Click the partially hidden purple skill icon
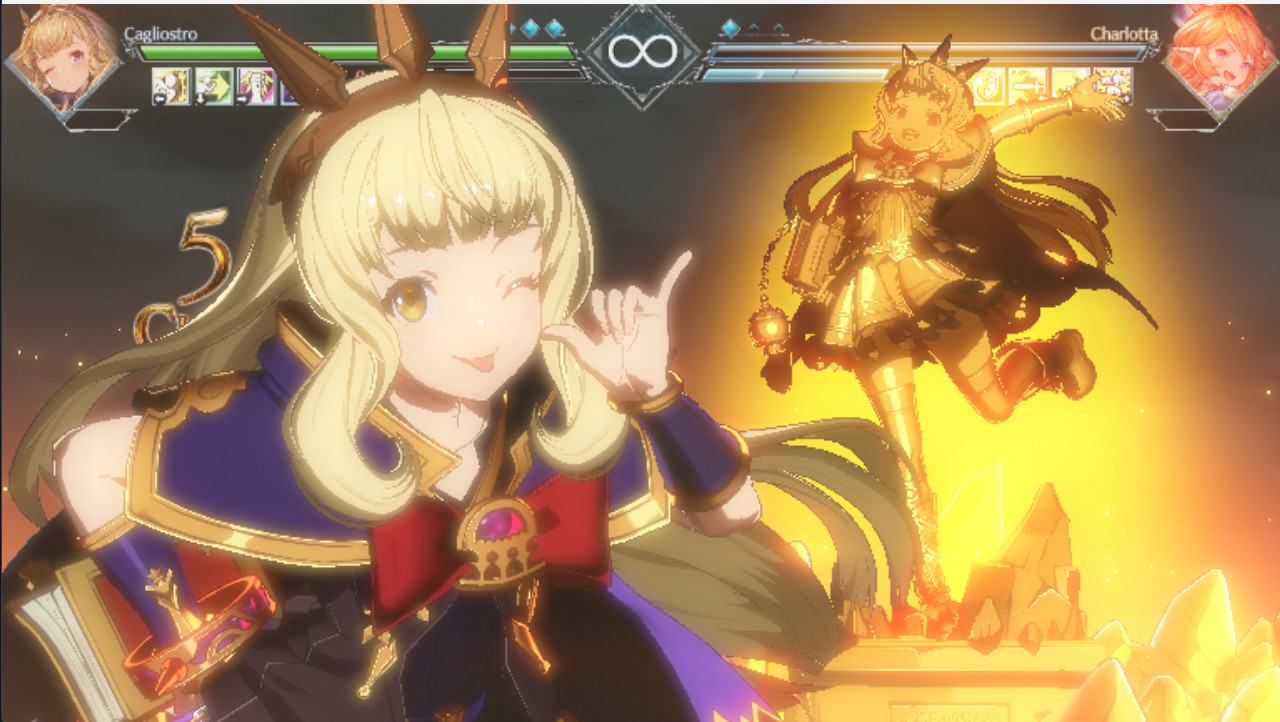Viewport: 1280px width, 722px height. (288, 88)
